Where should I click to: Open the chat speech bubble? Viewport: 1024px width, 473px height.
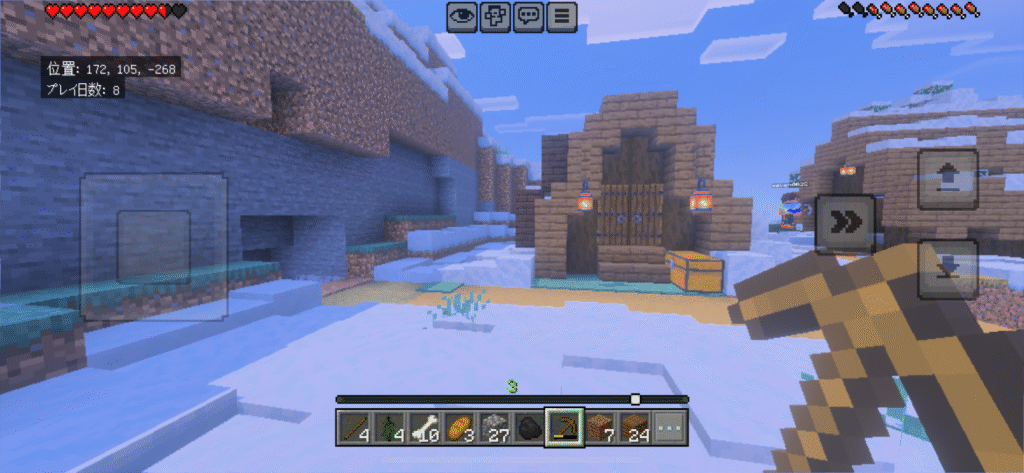click(x=529, y=16)
